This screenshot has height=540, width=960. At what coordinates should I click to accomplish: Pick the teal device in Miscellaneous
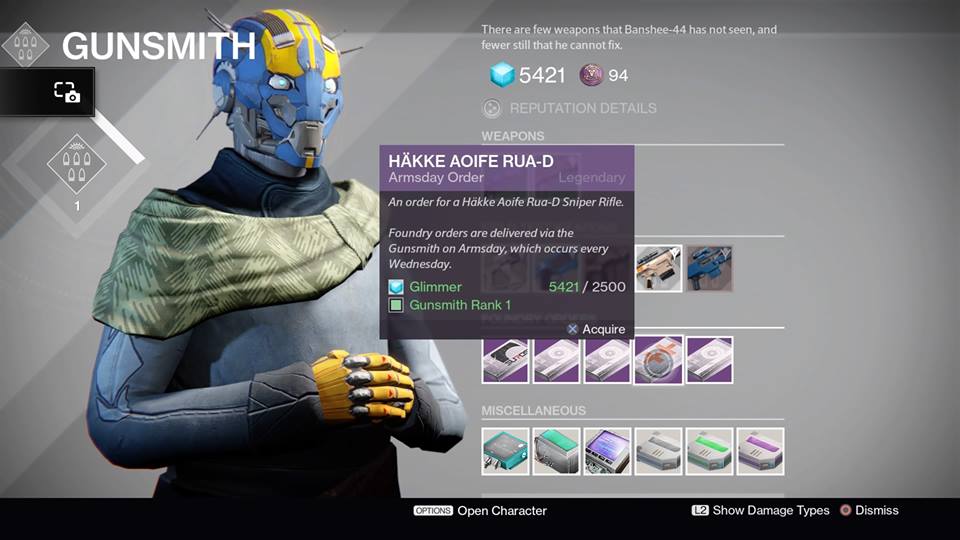[506, 451]
